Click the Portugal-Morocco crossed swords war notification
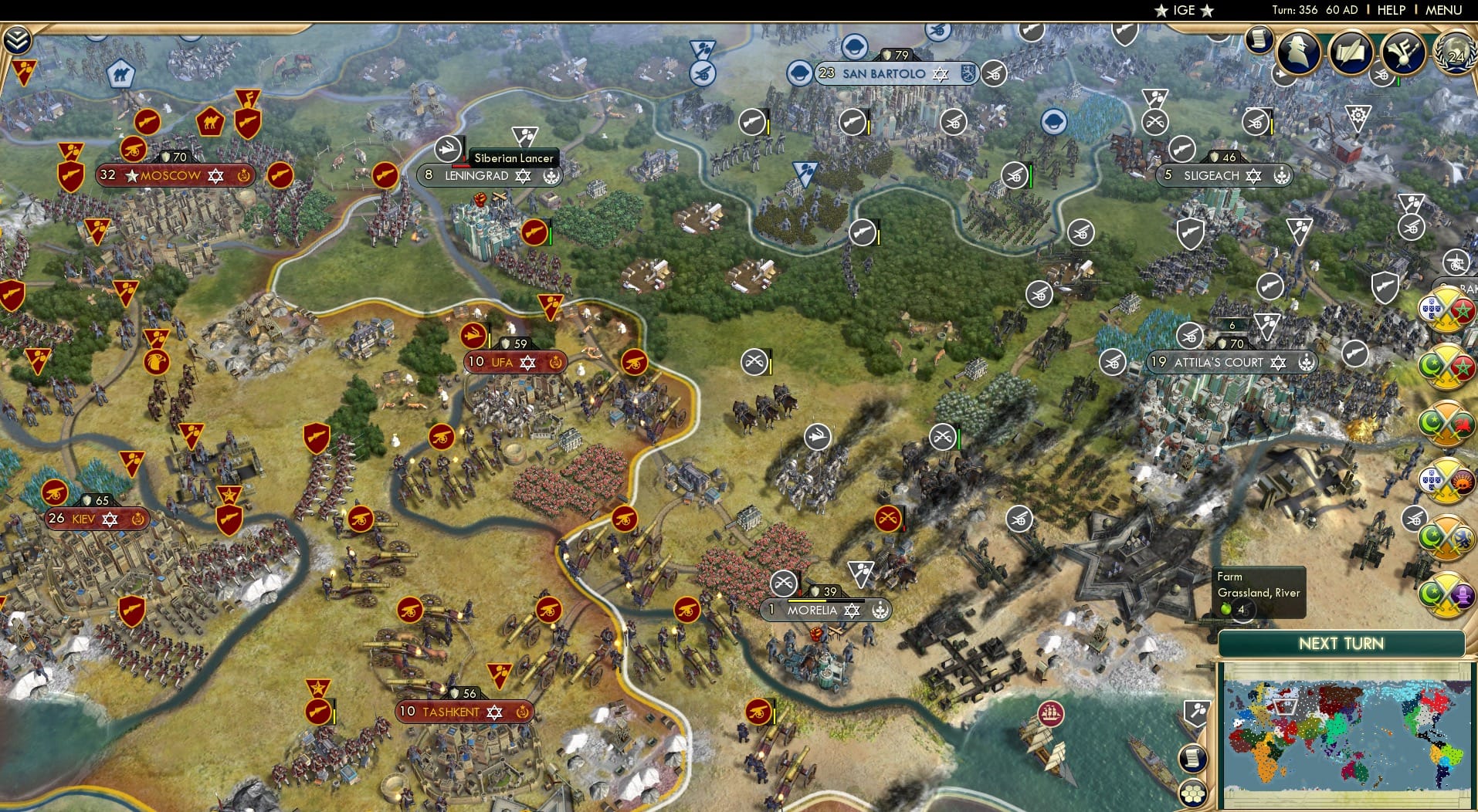Image resolution: width=1478 pixels, height=812 pixels. point(1447,311)
